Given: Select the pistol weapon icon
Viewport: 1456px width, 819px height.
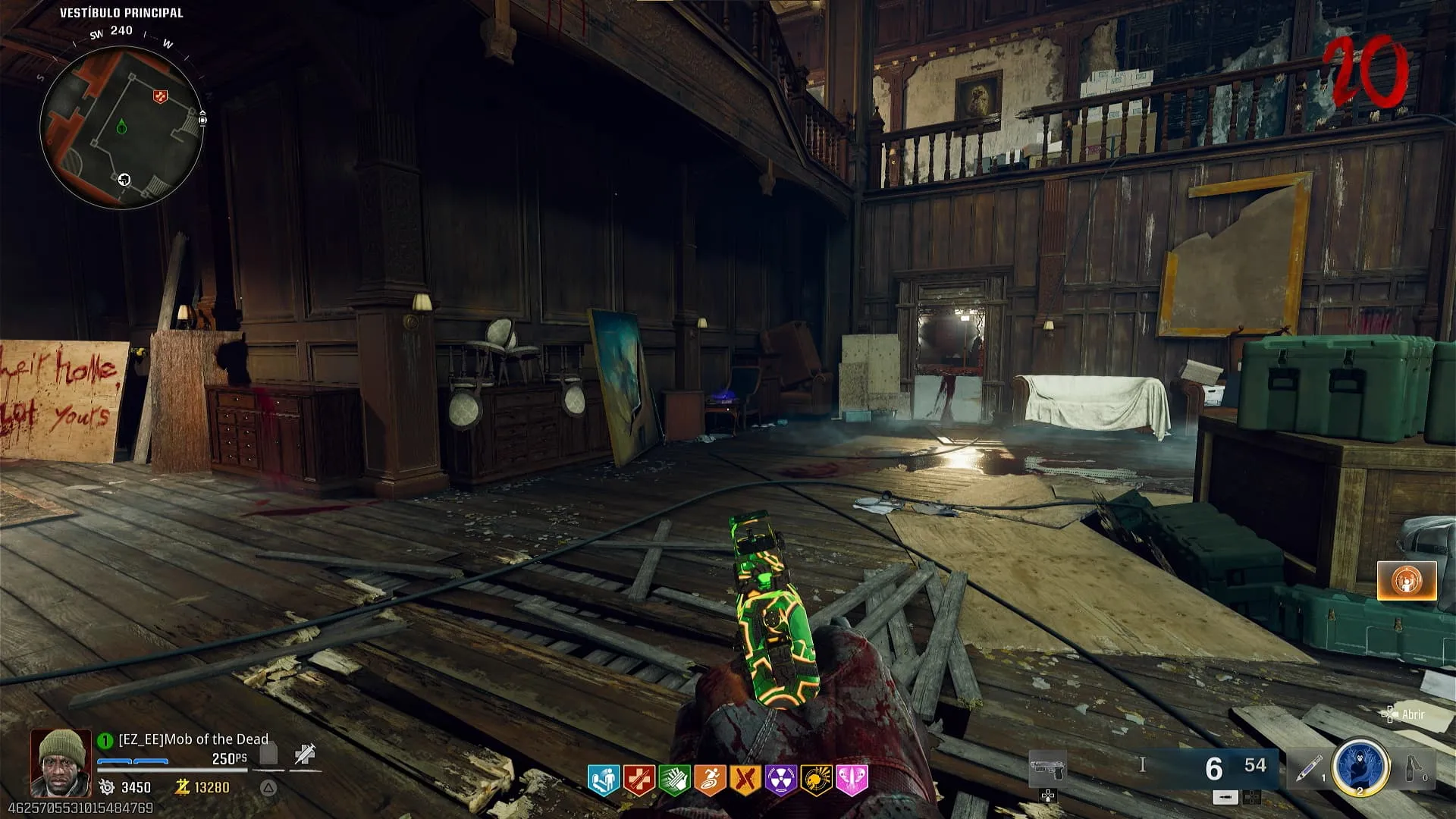Looking at the screenshot, I should click(1048, 770).
